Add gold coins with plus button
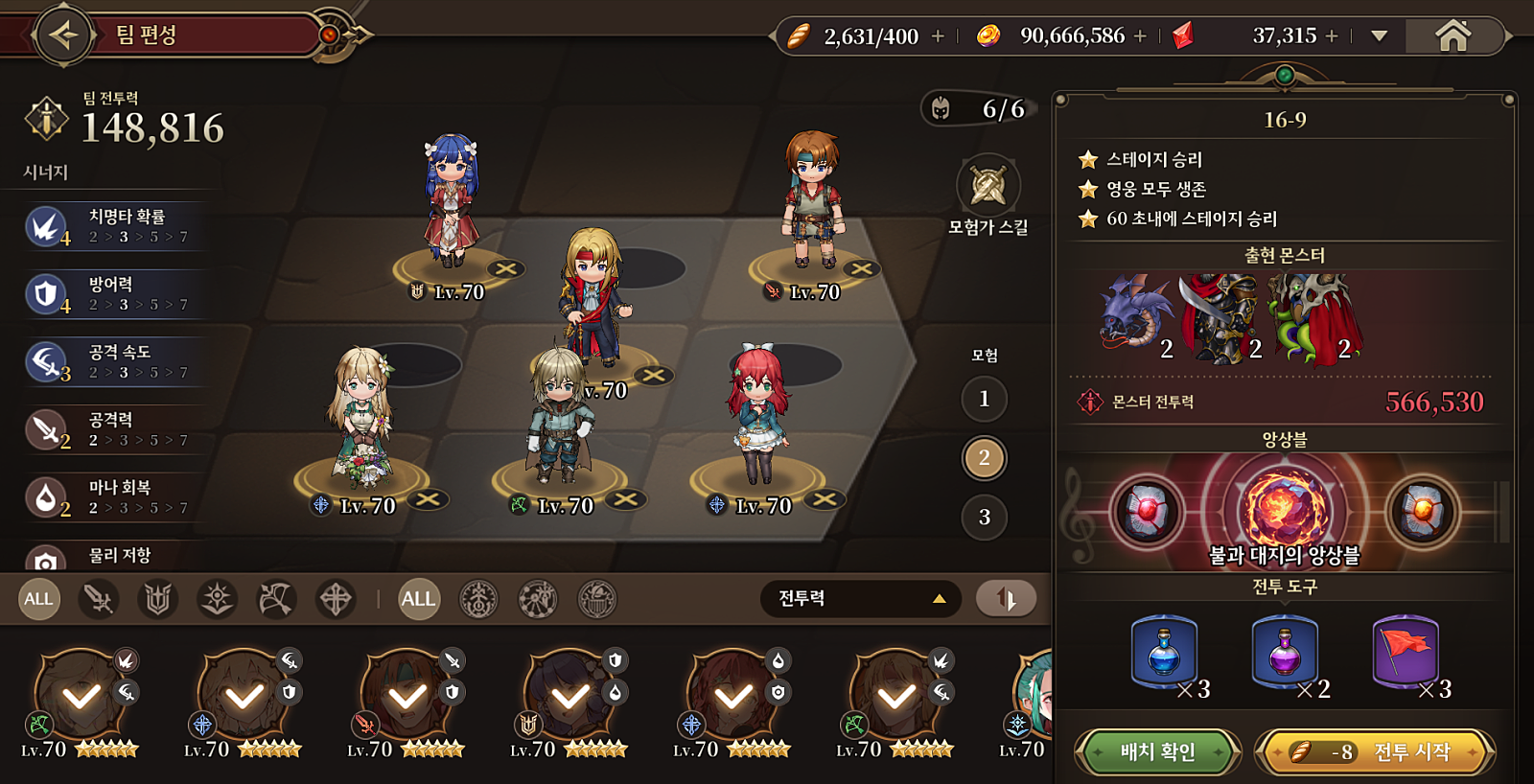 click(x=1140, y=36)
